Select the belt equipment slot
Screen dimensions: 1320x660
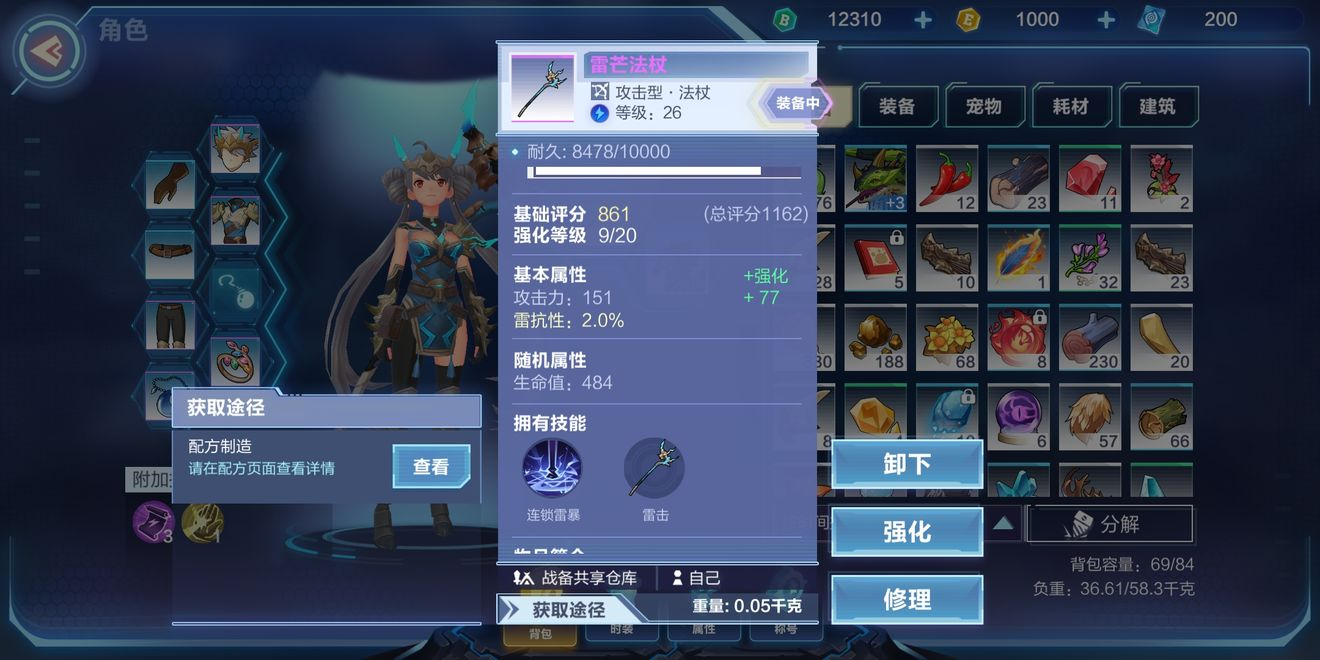click(170, 255)
